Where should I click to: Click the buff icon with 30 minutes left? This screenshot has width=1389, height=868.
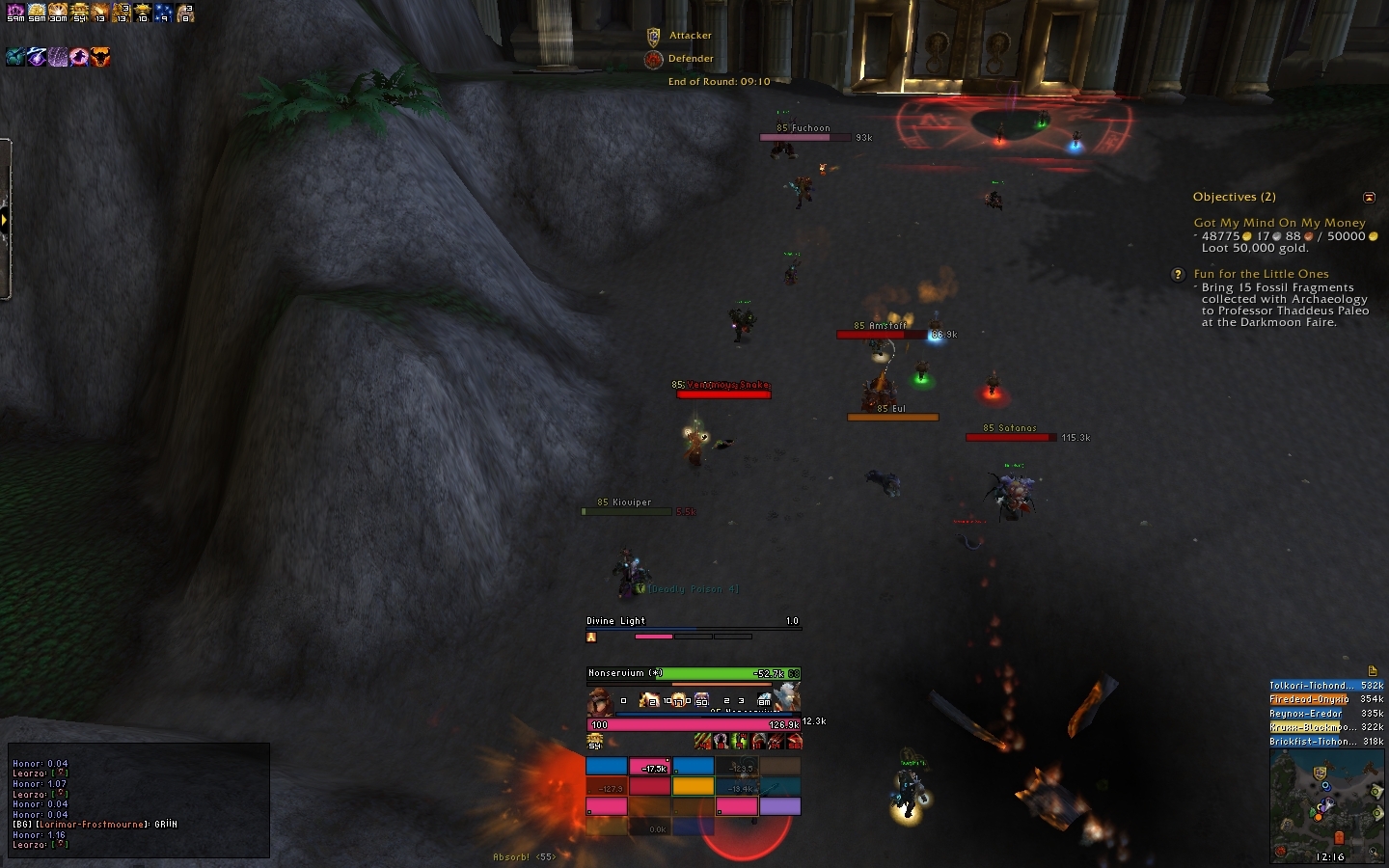coord(58,14)
